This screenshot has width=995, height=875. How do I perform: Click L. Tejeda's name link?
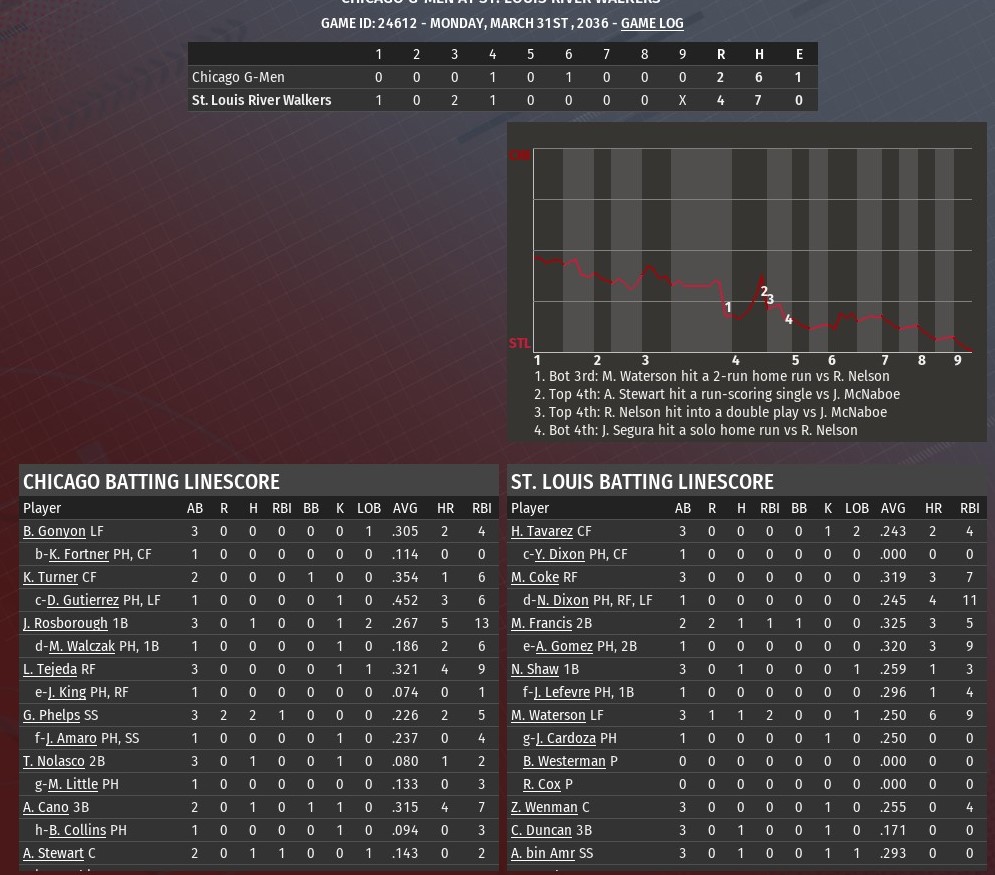[x=50, y=669]
